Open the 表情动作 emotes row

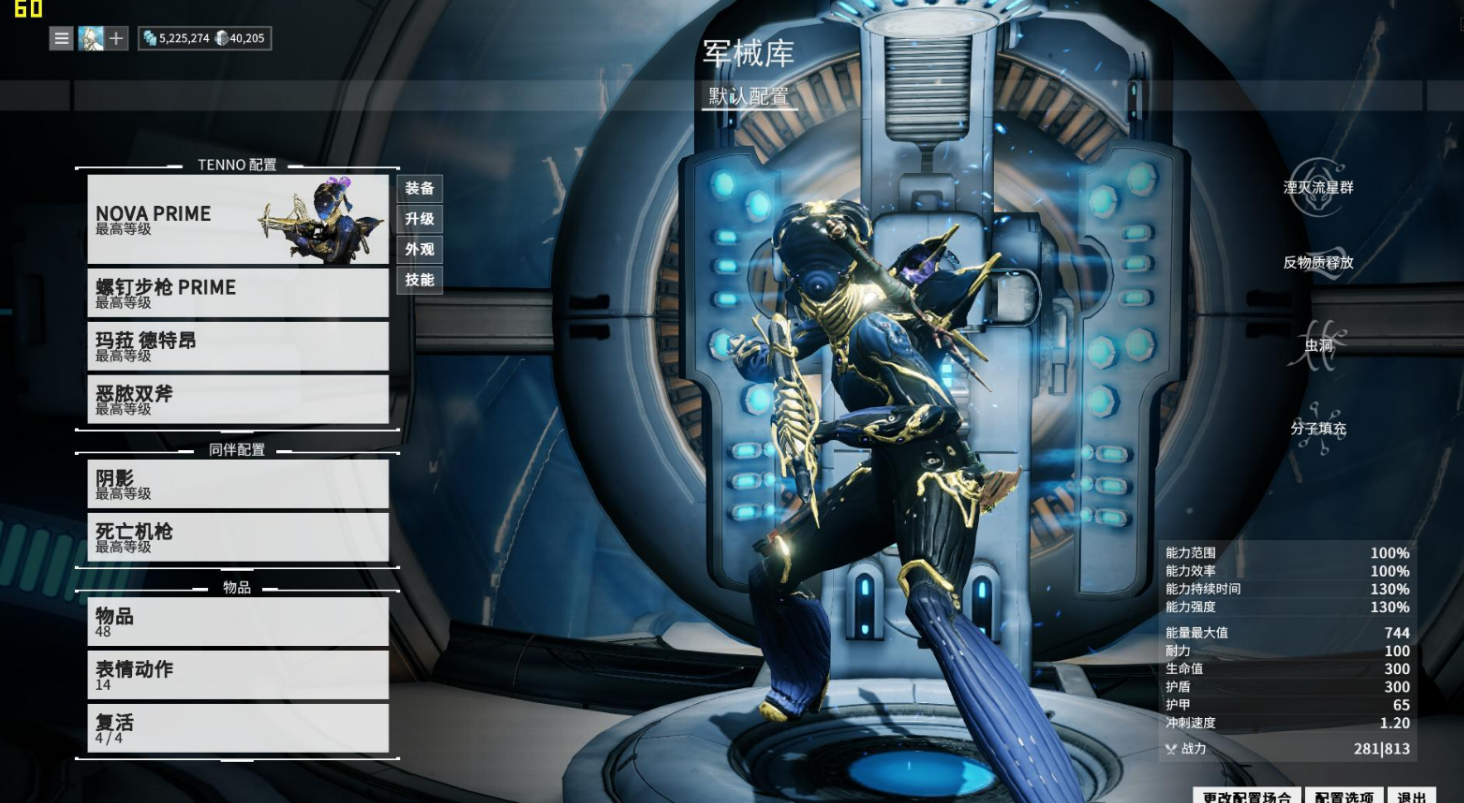coord(238,674)
